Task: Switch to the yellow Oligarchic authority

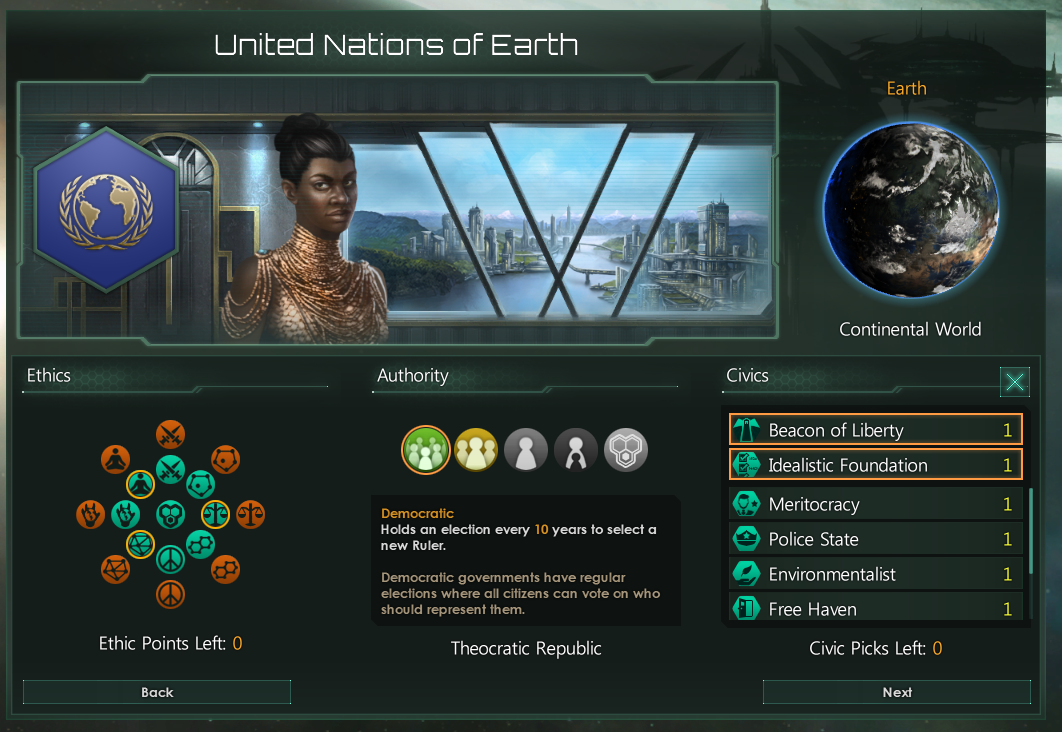Action: tap(476, 450)
